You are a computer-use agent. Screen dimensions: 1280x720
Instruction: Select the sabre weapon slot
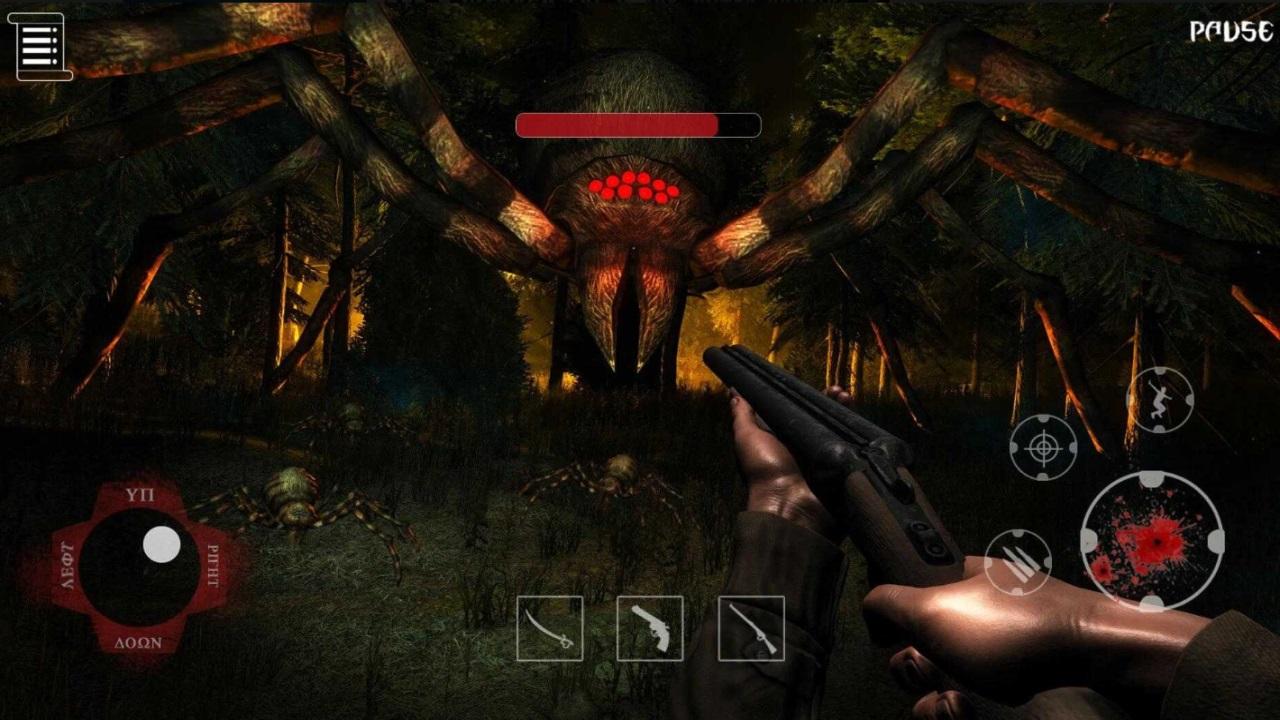550,628
